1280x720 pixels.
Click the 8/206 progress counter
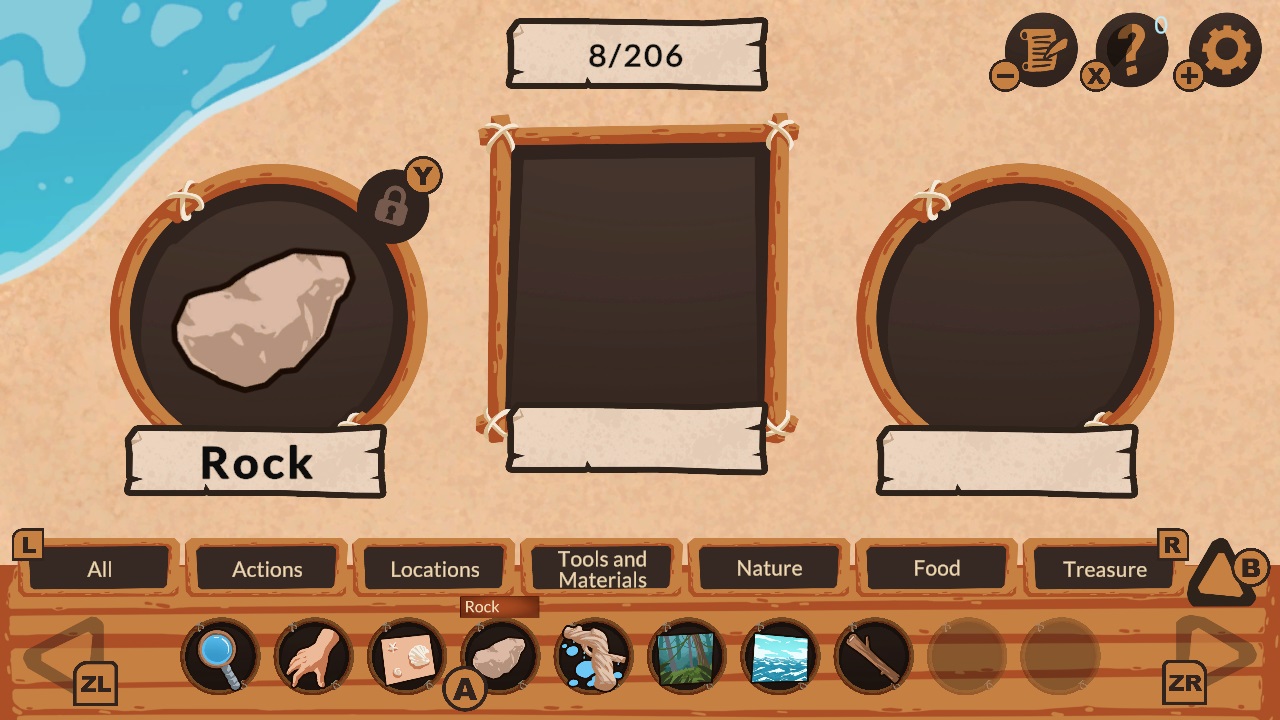(637, 56)
